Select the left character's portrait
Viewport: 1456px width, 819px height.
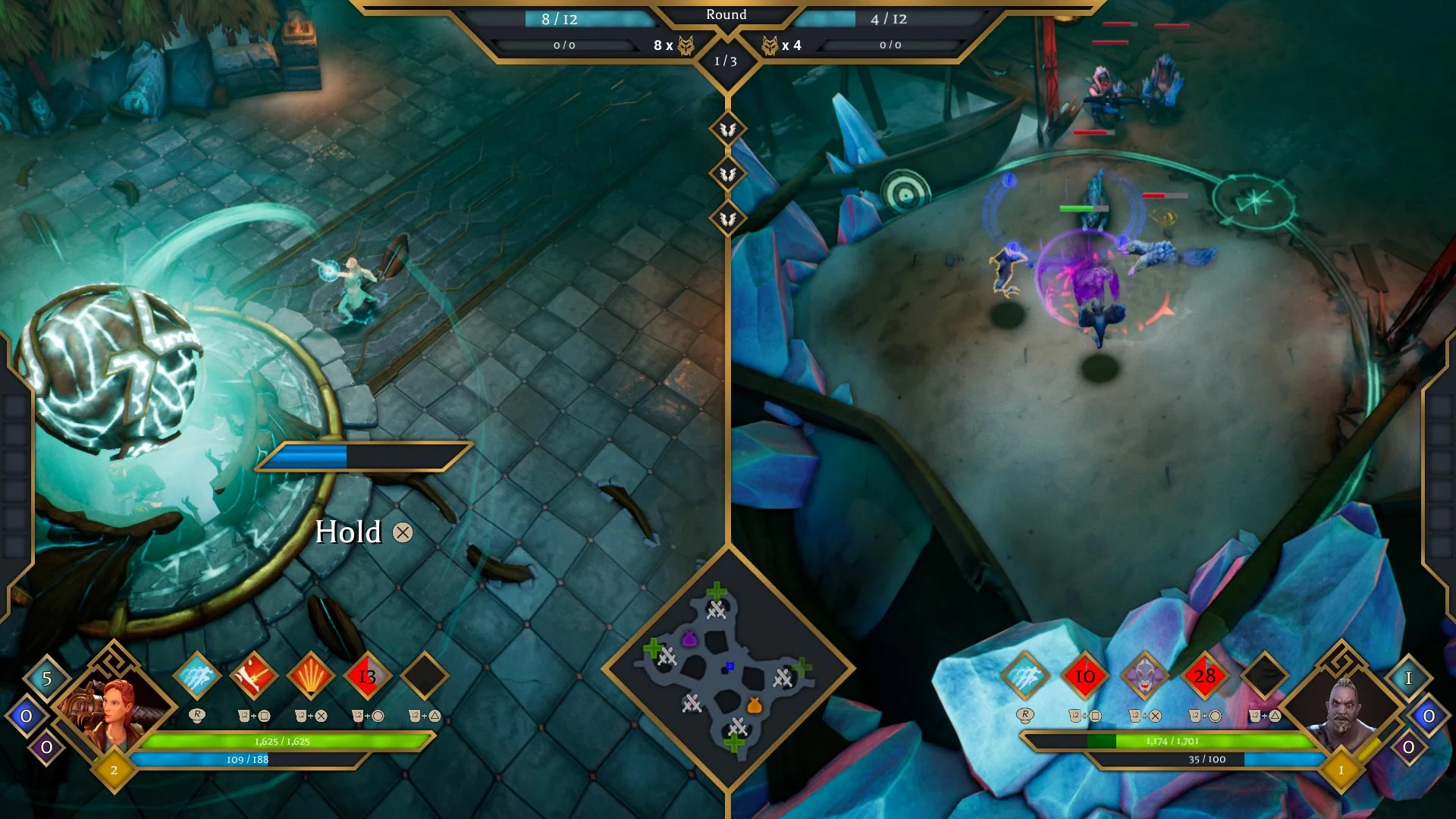114,709
